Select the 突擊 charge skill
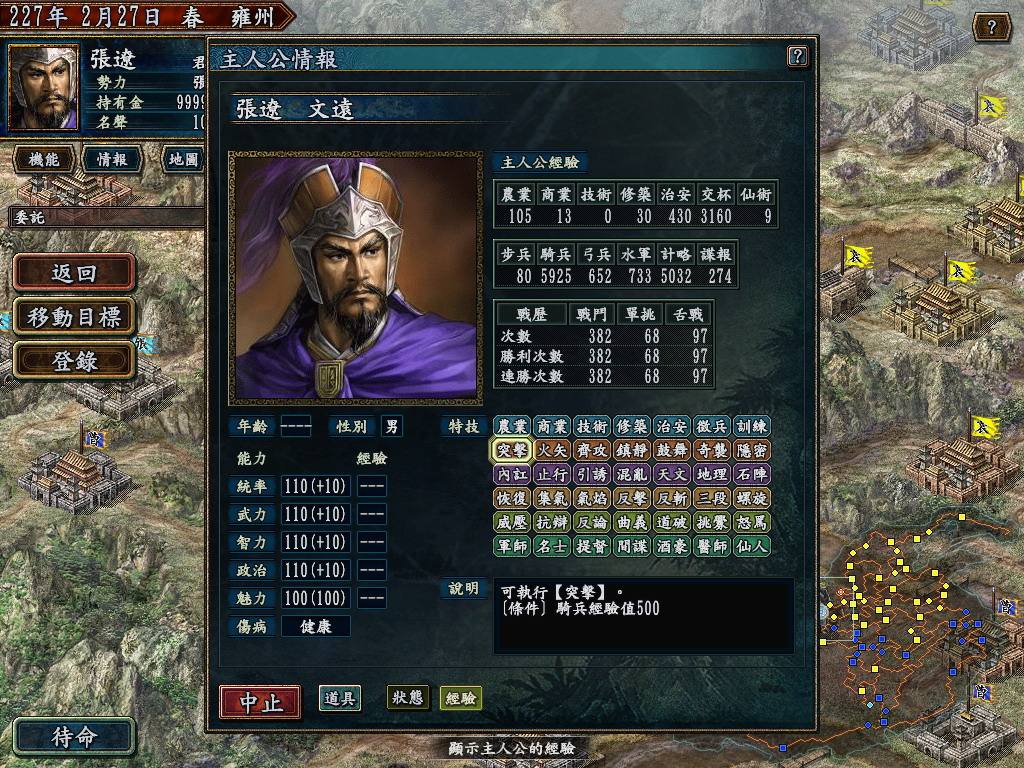The width and height of the screenshot is (1024, 768). [x=511, y=450]
